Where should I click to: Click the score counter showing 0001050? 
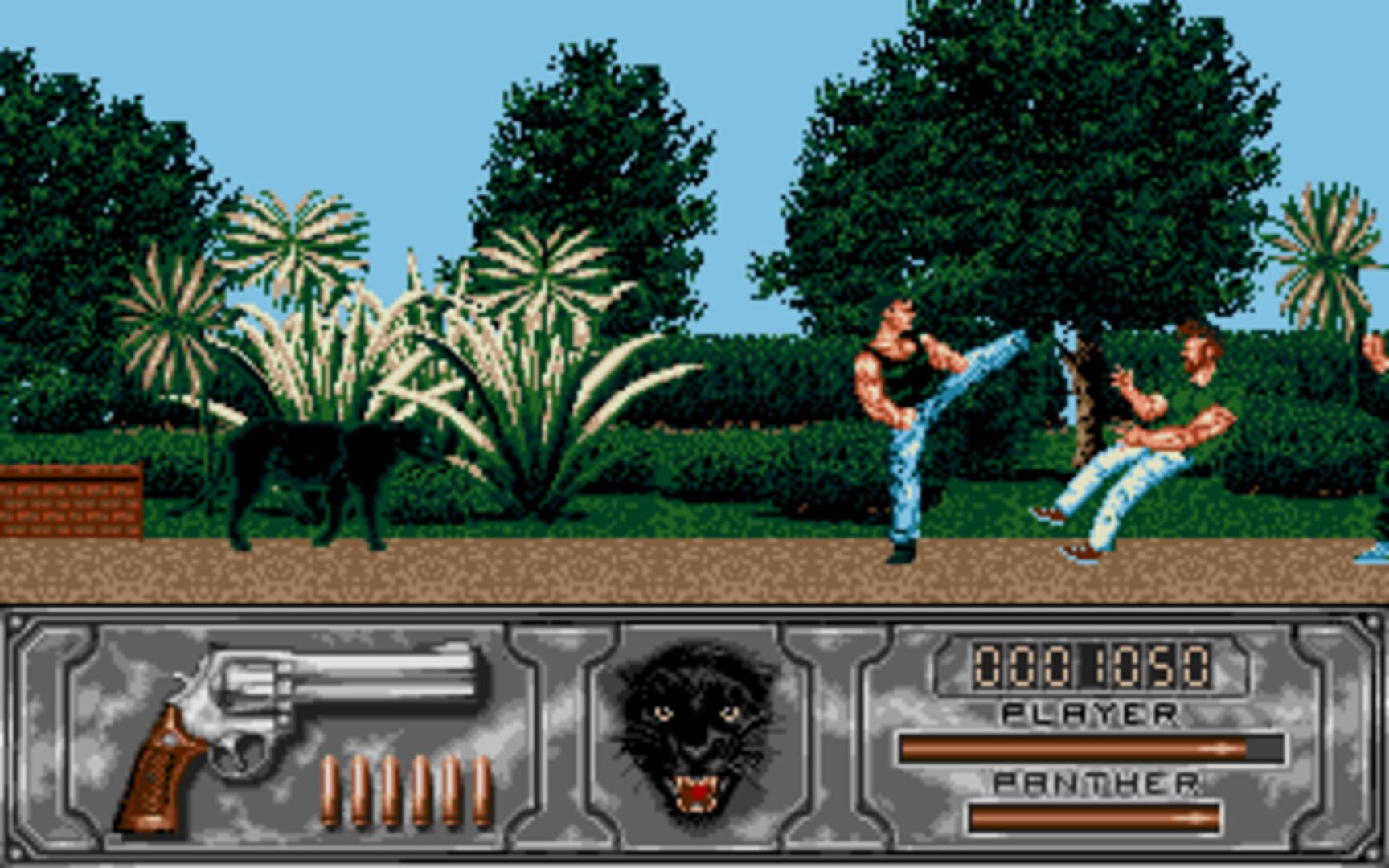pos(1092,665)
